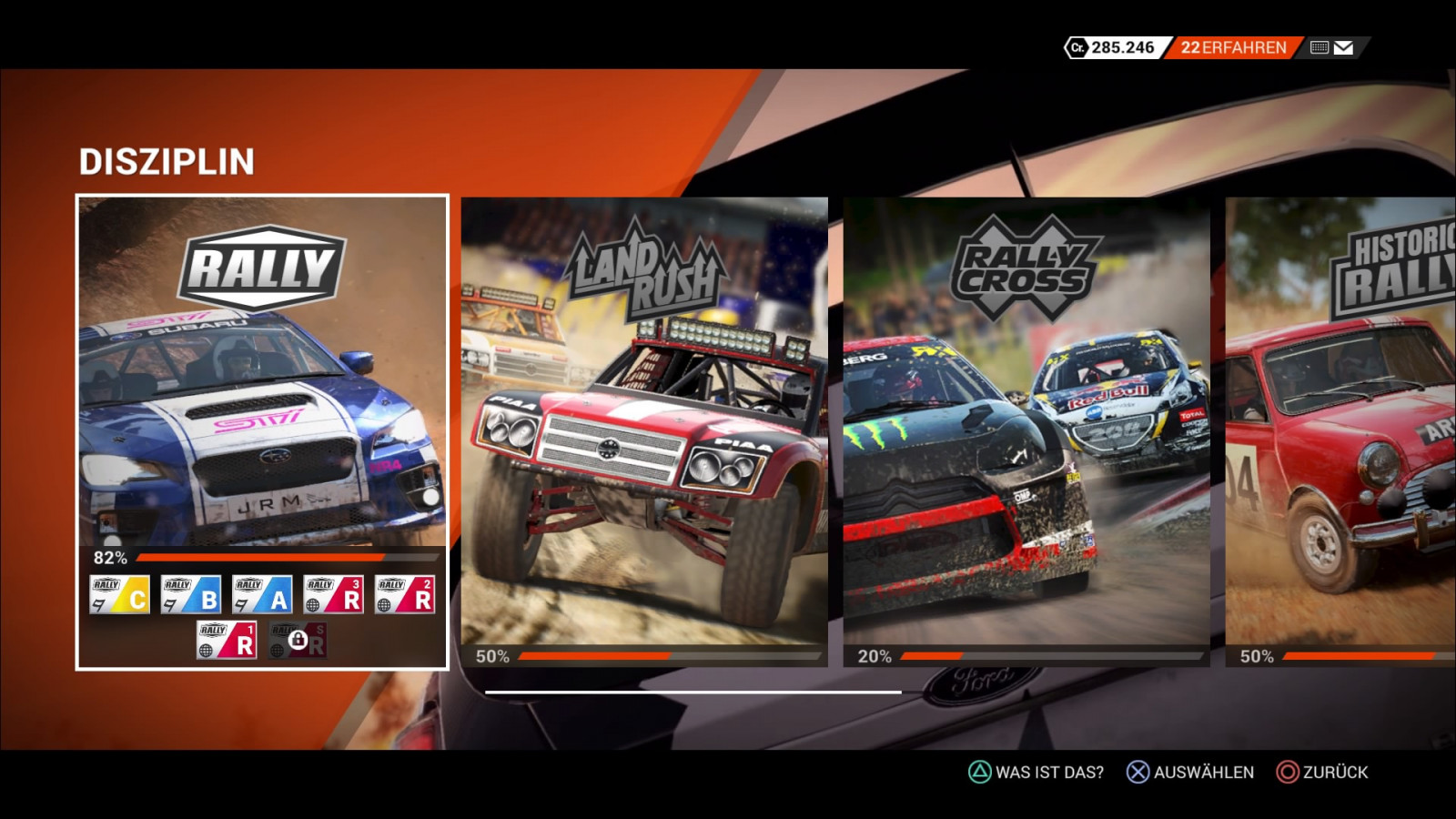Click the locked Rally S license badge
The image size is (1456, 819).
coord(298,640)
